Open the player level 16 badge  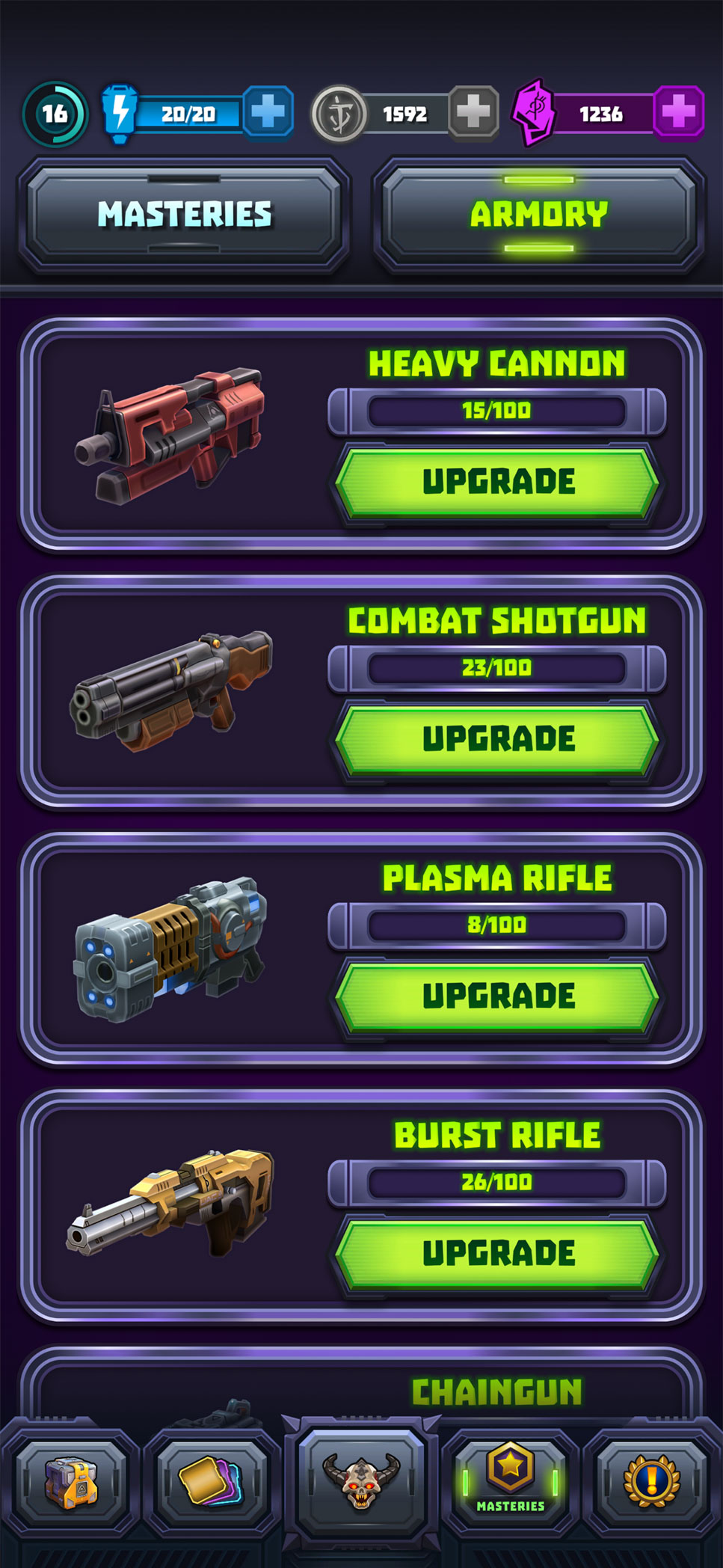click(55, 114)
